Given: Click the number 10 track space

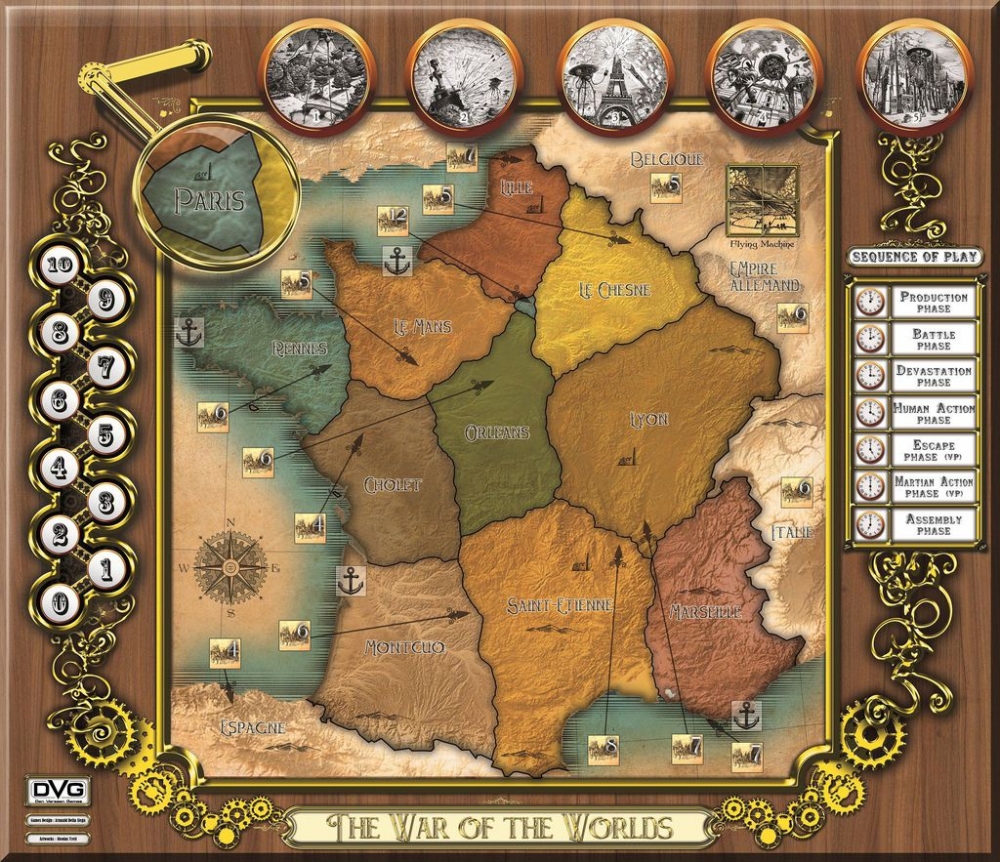Looking at the screenshot, I should click(x=61, y=266).
